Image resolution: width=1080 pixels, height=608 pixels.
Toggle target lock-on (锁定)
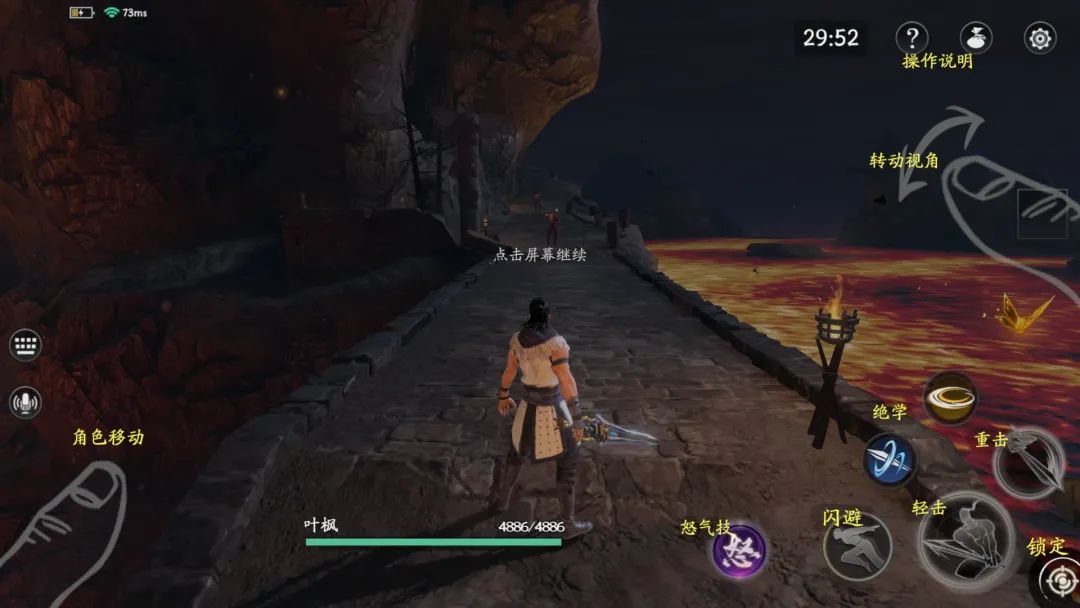(x=1058, y=579)
